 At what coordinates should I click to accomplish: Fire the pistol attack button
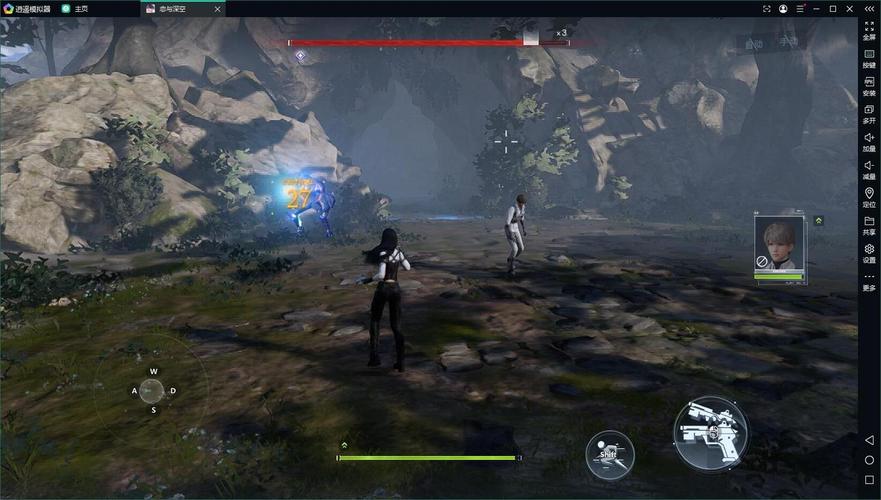710,433
